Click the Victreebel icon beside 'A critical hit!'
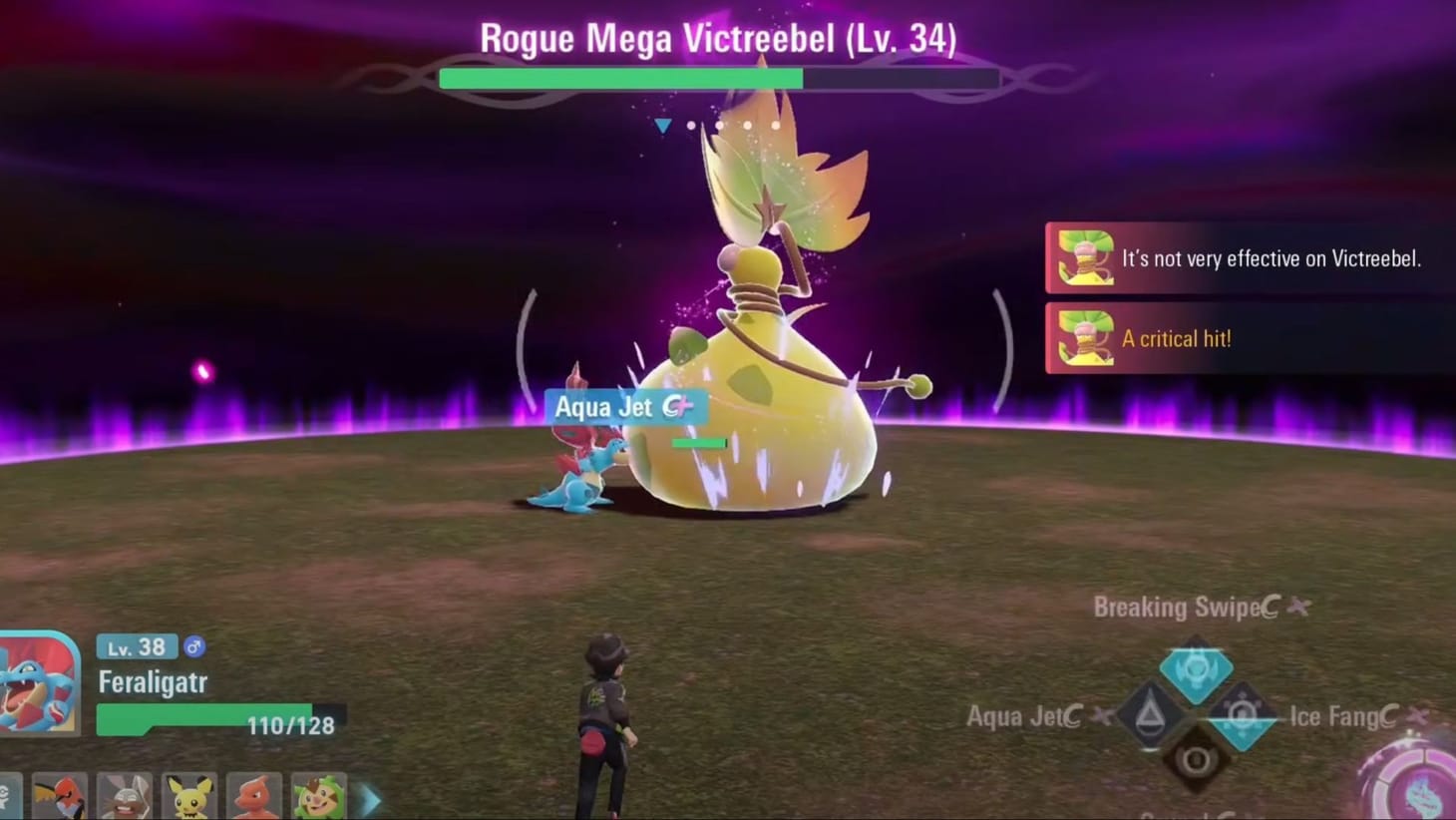 coord(1084,338)
